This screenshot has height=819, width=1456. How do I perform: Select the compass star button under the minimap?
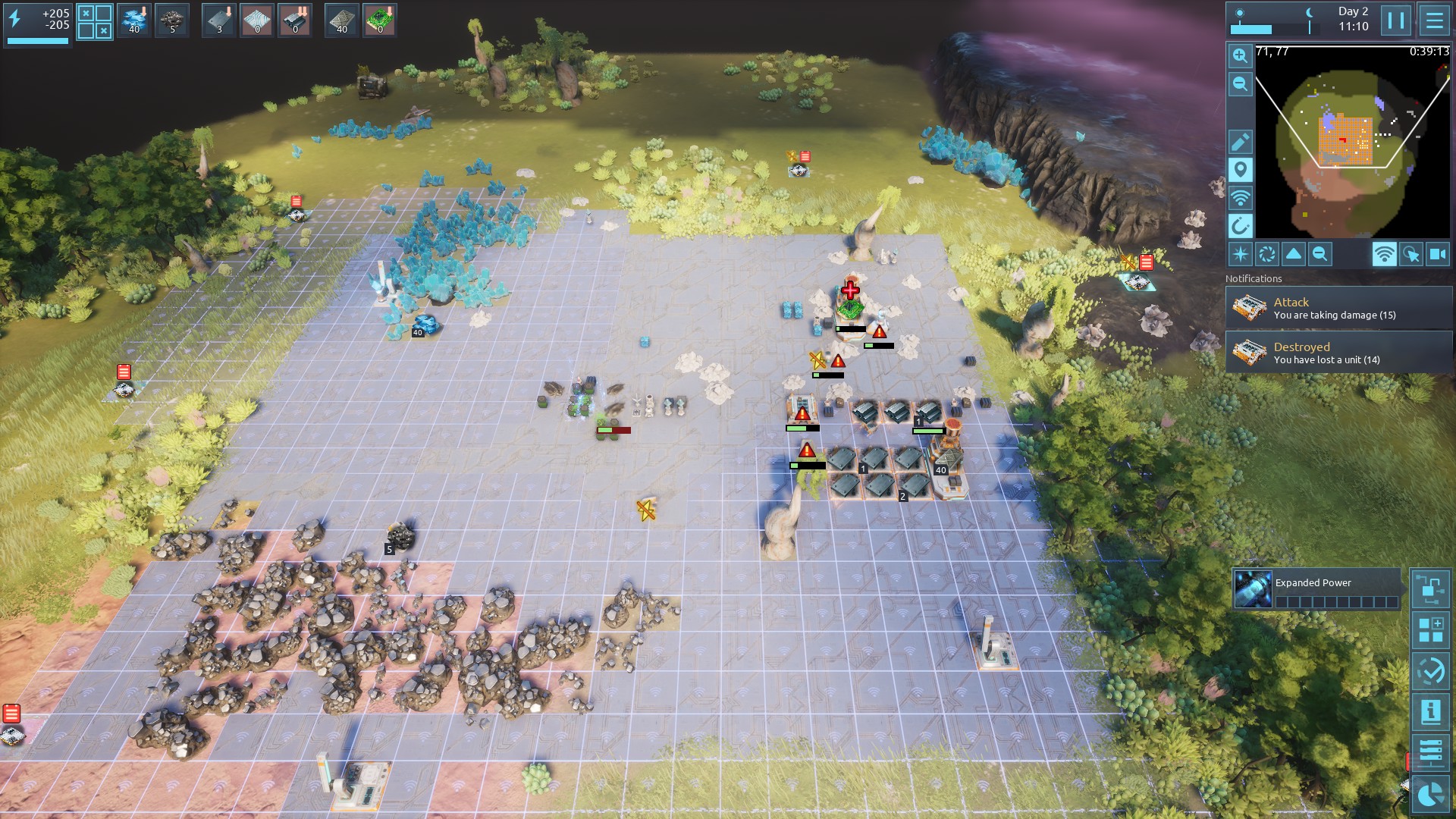click(1240, 255)
